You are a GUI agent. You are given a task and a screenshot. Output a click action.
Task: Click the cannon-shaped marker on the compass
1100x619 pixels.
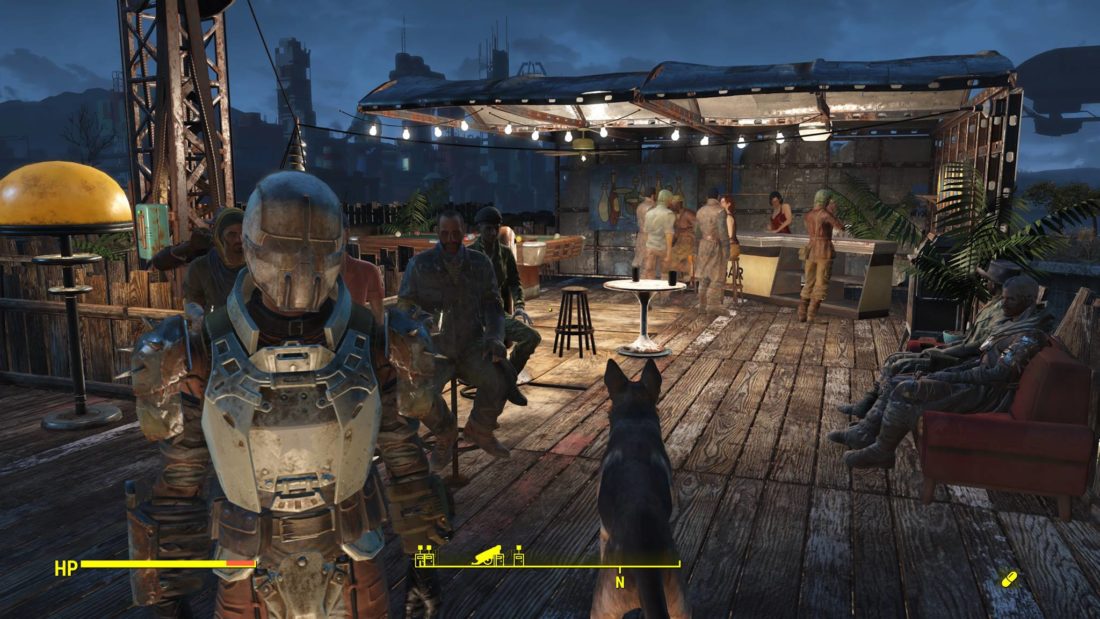point(487,554)
